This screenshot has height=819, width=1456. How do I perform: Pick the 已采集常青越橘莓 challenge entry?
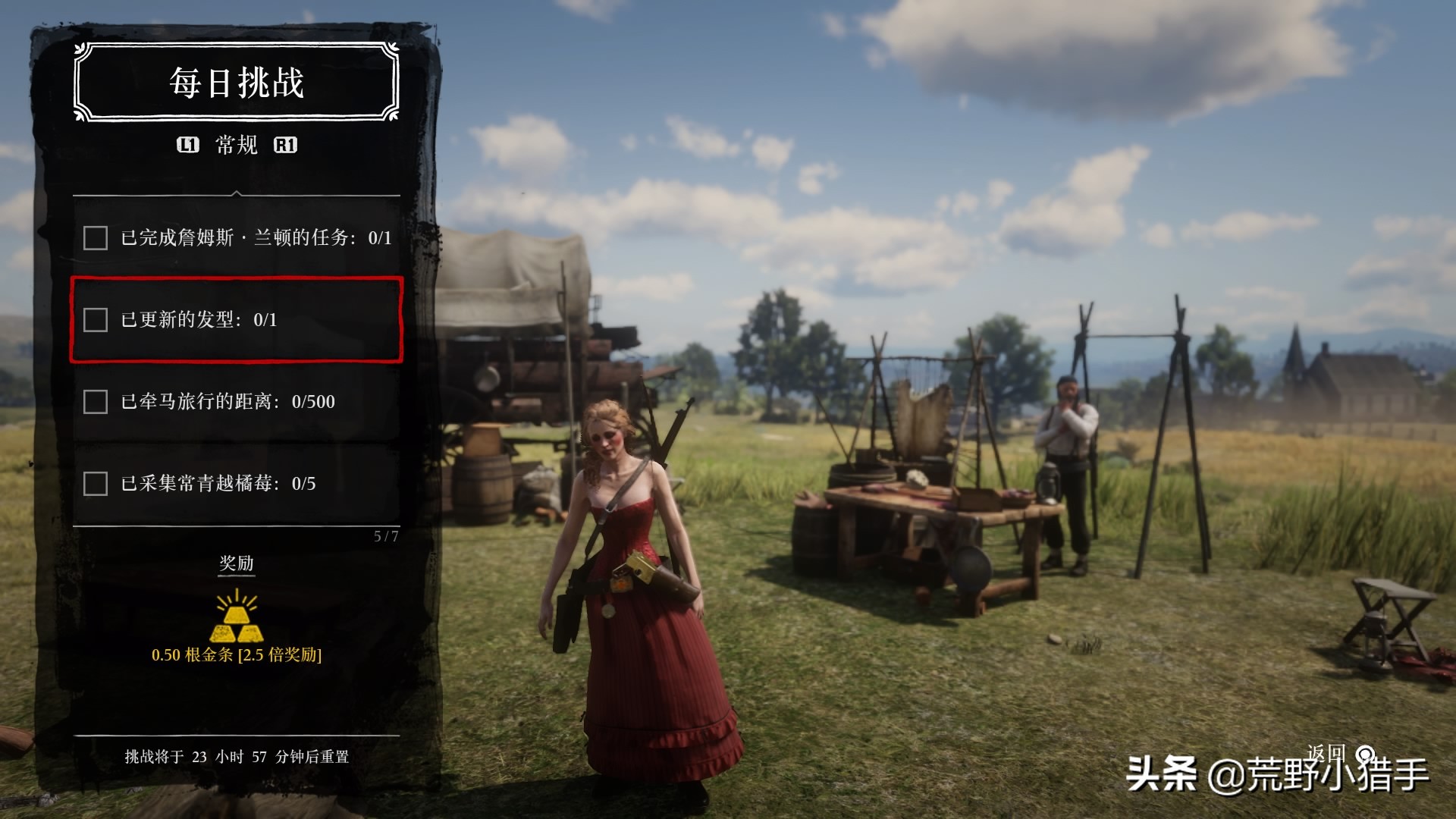click(x=237, y=484)
